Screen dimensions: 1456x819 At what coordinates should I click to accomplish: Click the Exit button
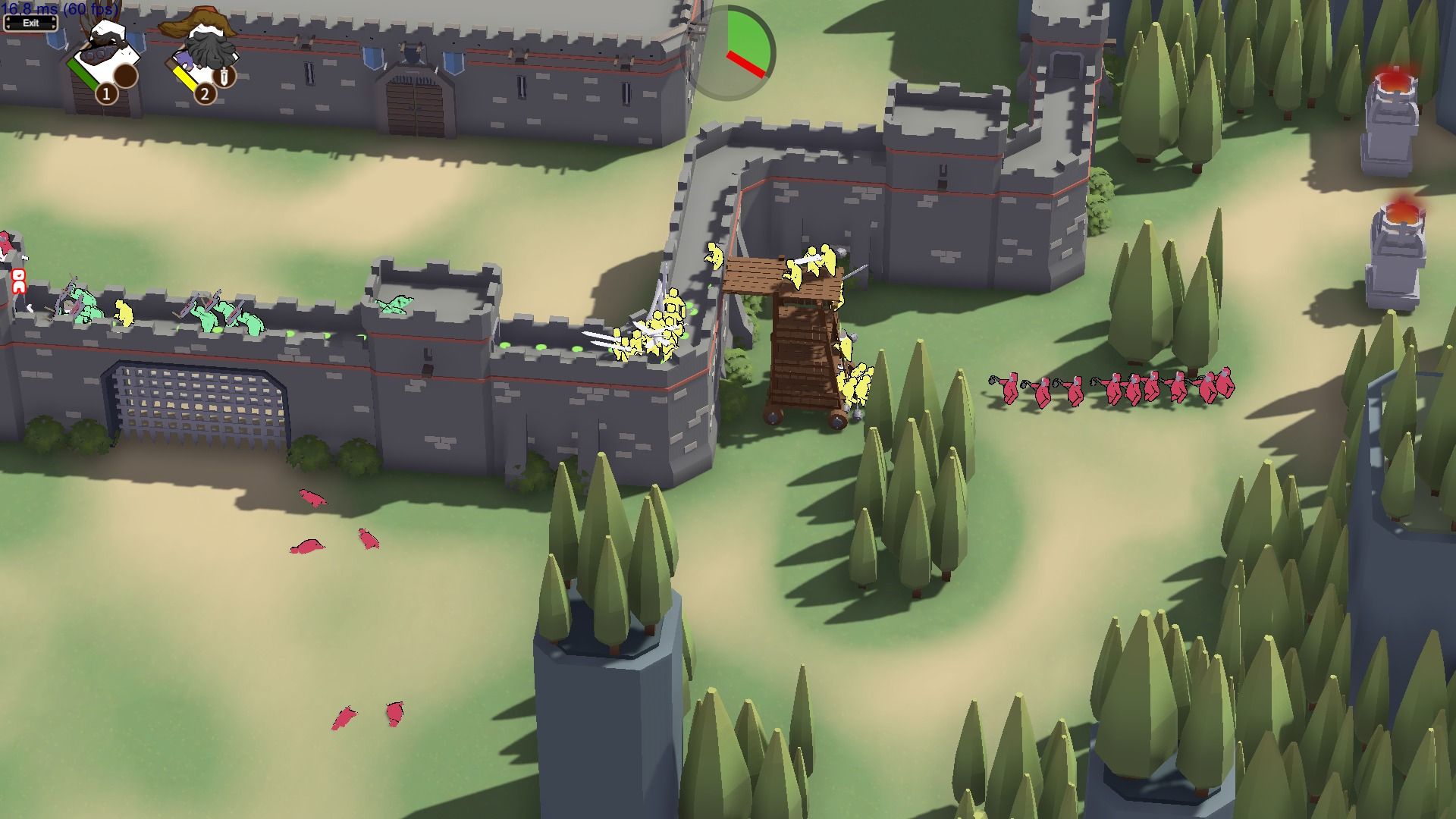pos(30,23)
